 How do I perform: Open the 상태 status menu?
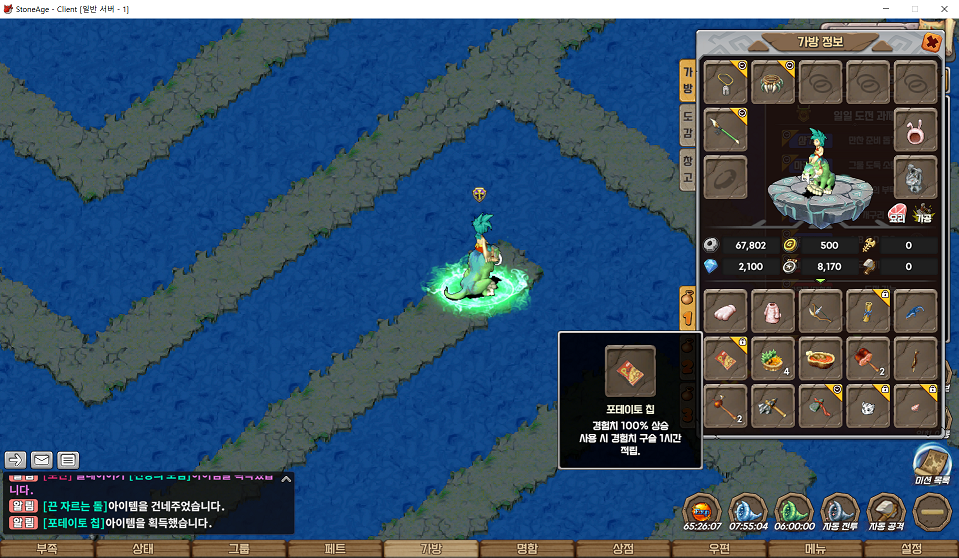pyautogui.click(x=143, y=549)
